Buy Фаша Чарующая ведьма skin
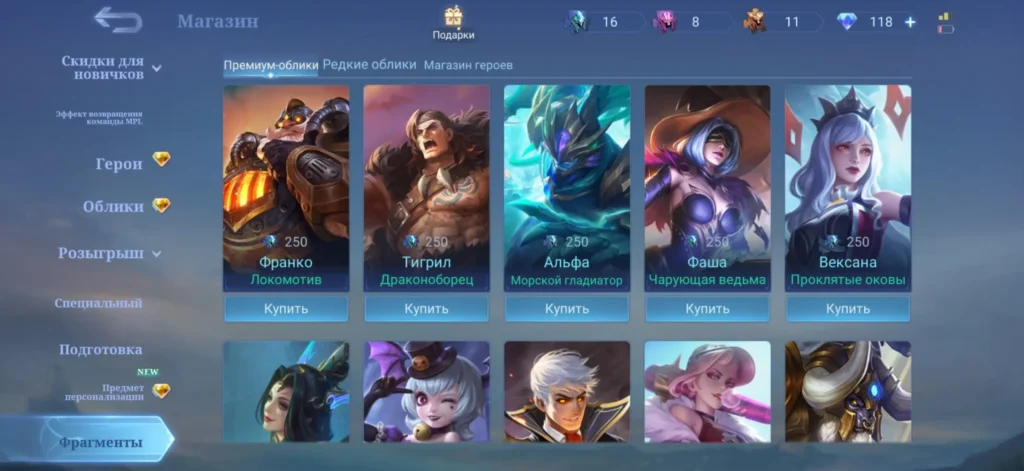The width and height of the screenshot is (1024, 471). [707, 309]
